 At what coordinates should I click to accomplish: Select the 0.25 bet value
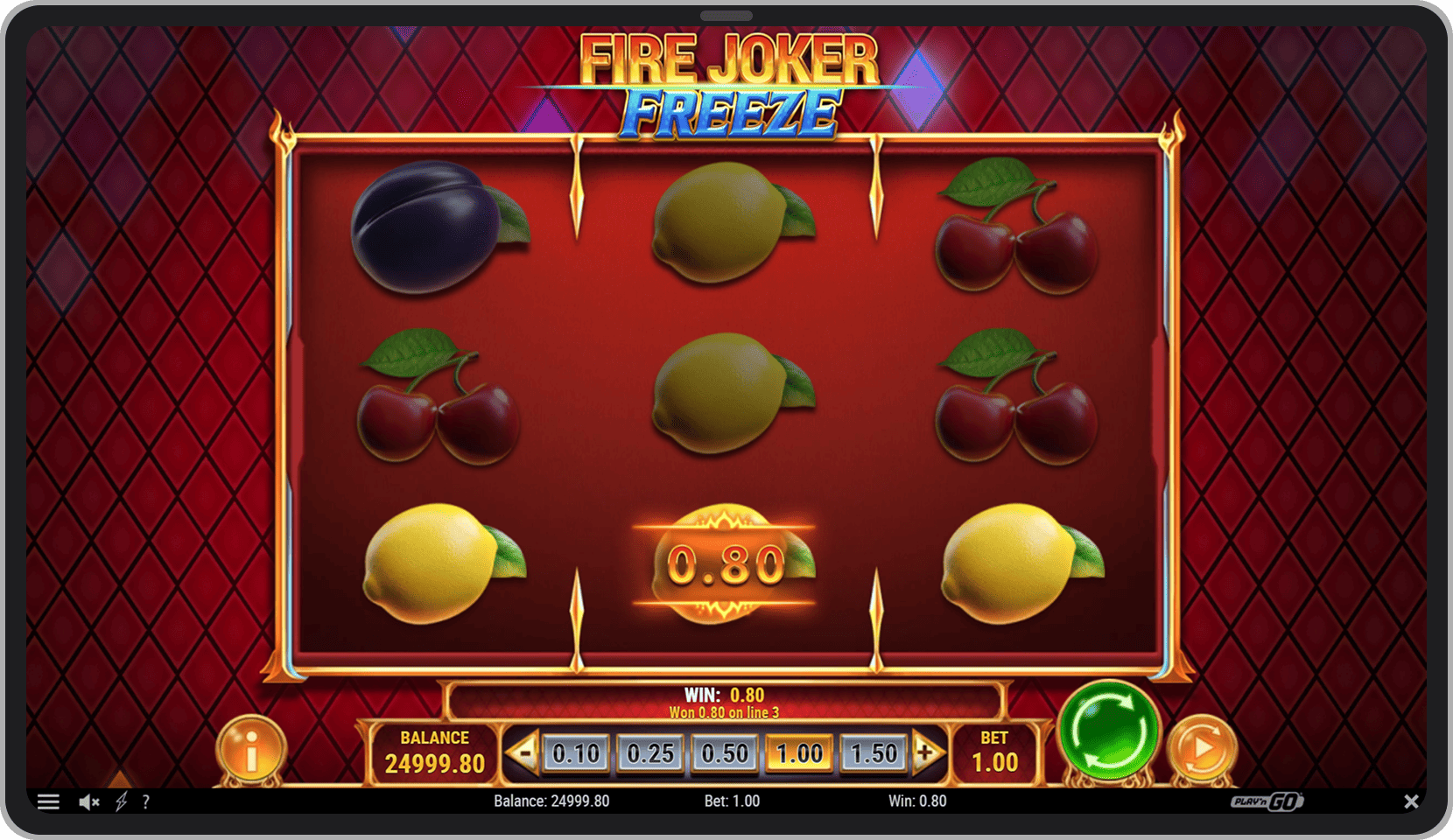[650, 751]
